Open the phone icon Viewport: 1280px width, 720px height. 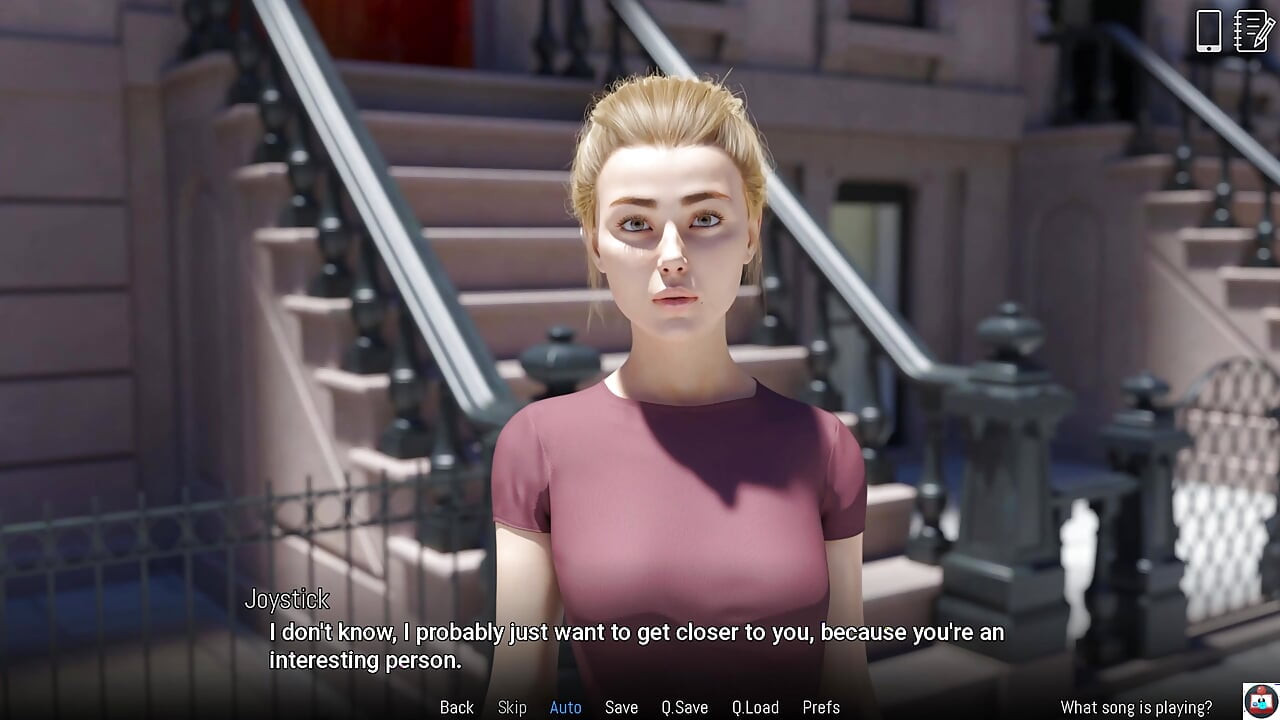1209,31
